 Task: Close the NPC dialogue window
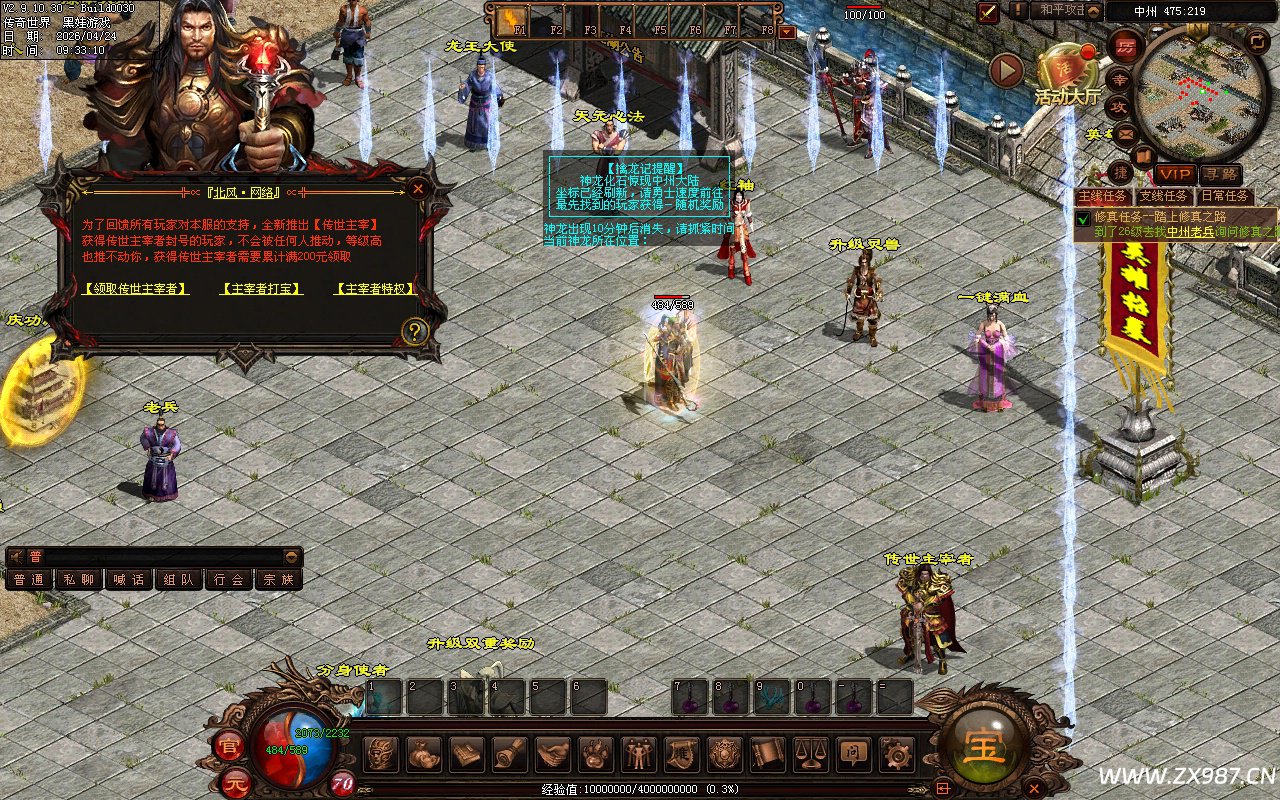[418, 188]
